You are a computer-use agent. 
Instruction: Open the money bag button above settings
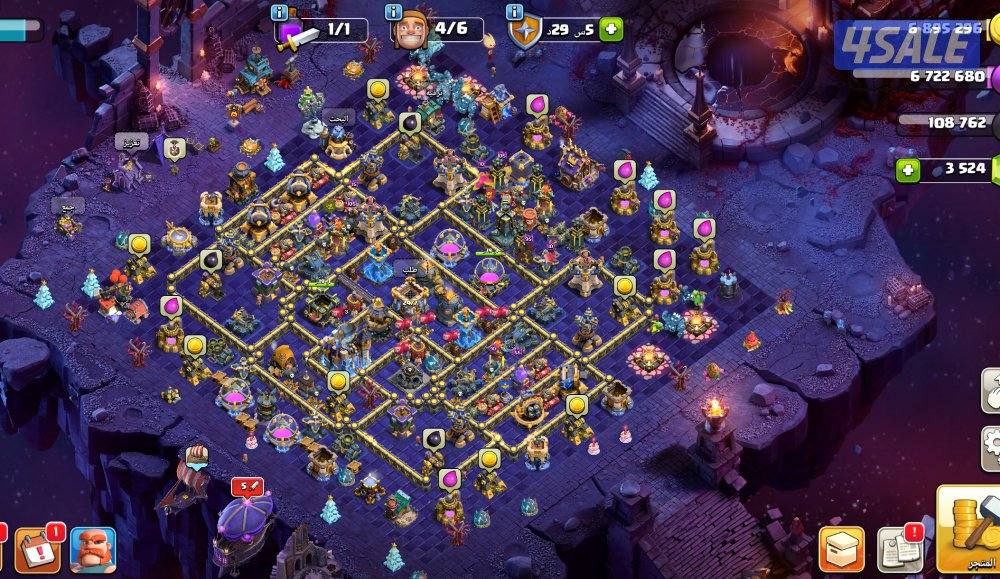click(990, 390)
